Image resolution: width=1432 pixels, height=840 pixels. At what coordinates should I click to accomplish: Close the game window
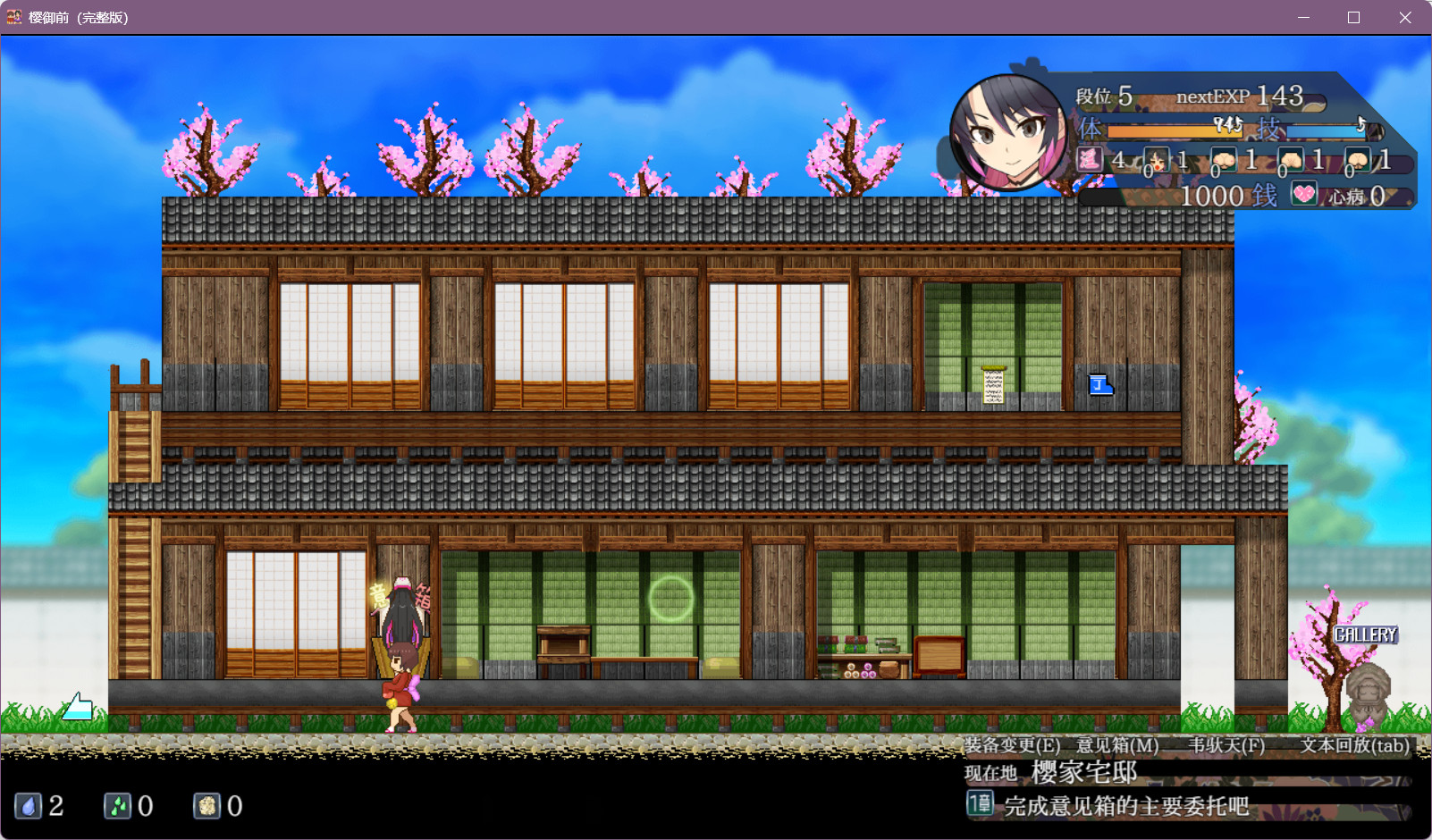pos(1405,18)
